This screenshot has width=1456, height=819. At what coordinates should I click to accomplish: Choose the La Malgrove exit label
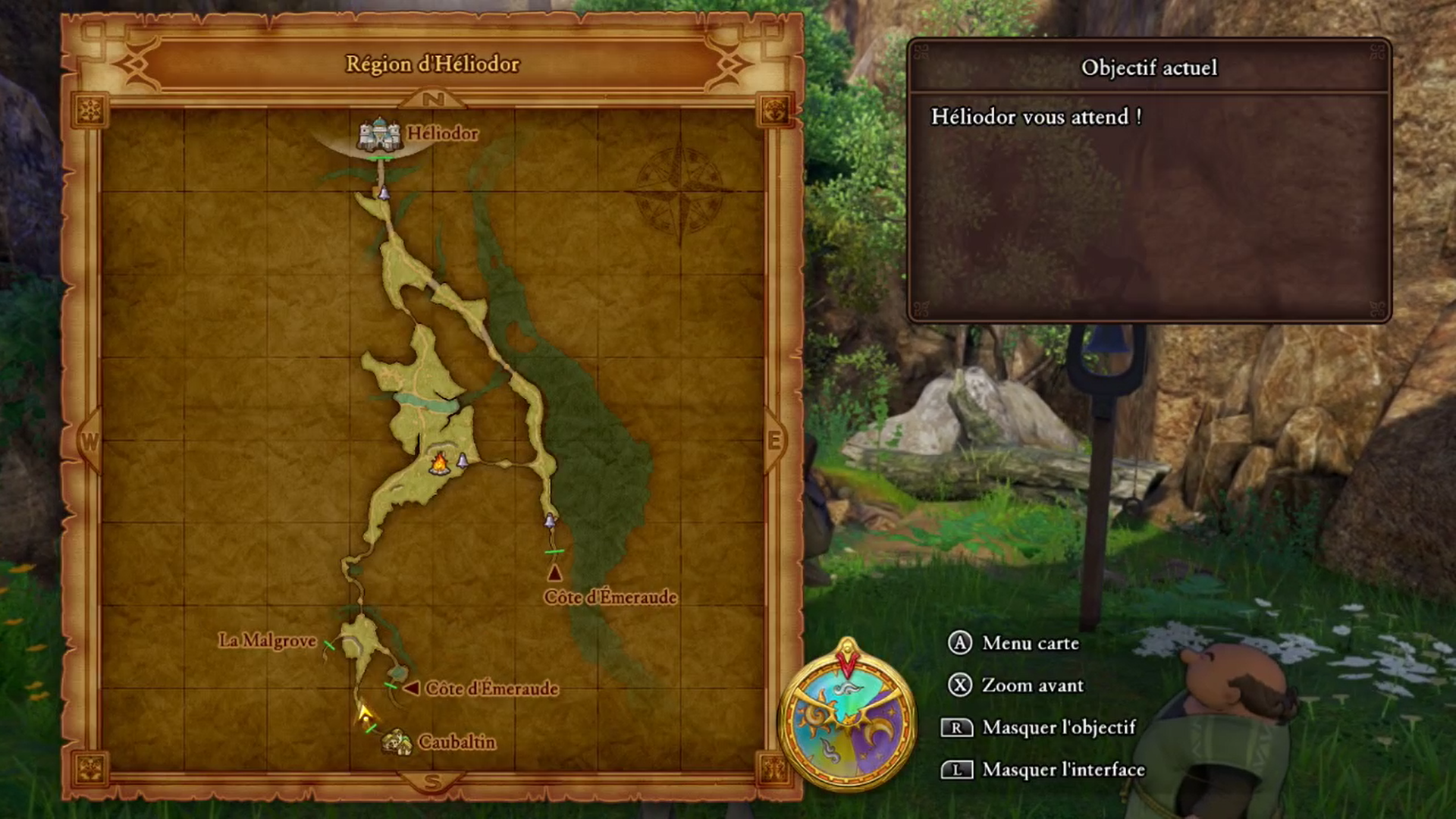click(267, 641)
